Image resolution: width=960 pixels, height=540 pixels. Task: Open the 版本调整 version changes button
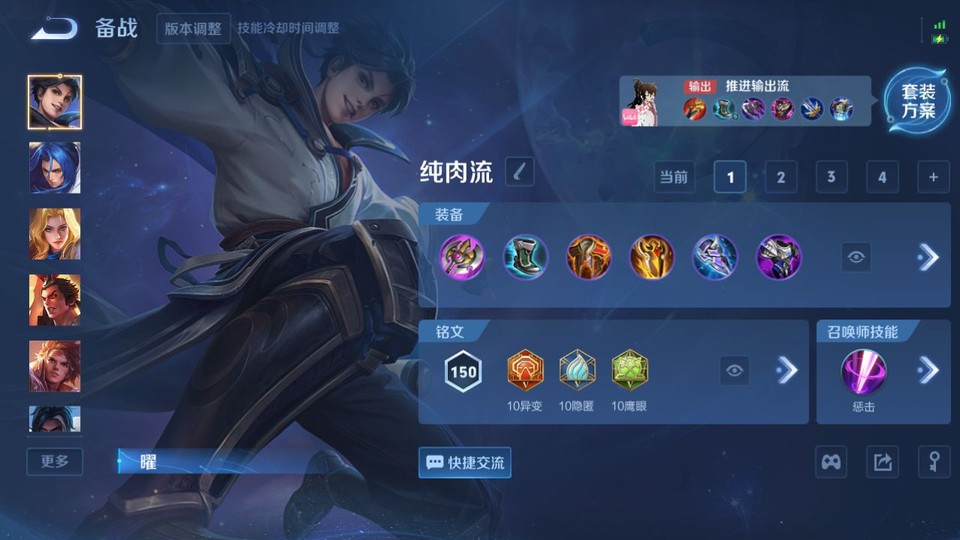(x=193, y=28)
